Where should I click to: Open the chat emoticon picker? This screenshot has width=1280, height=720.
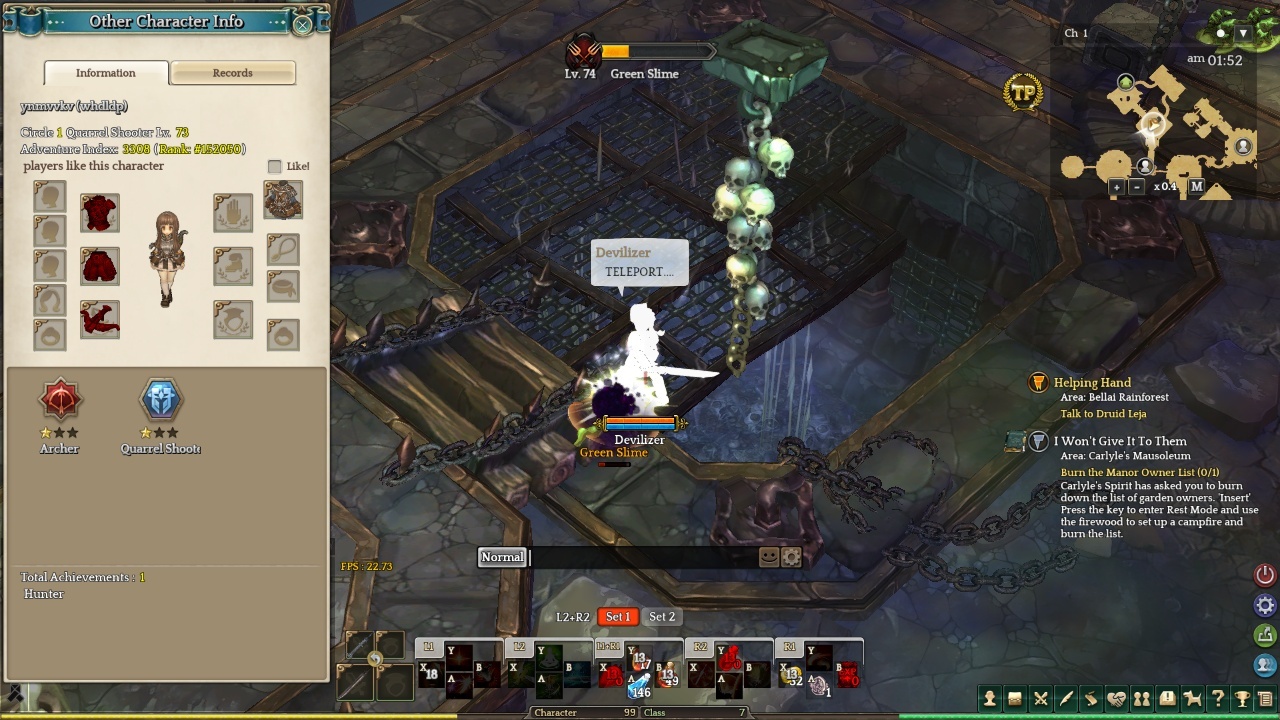click(769, 557)
